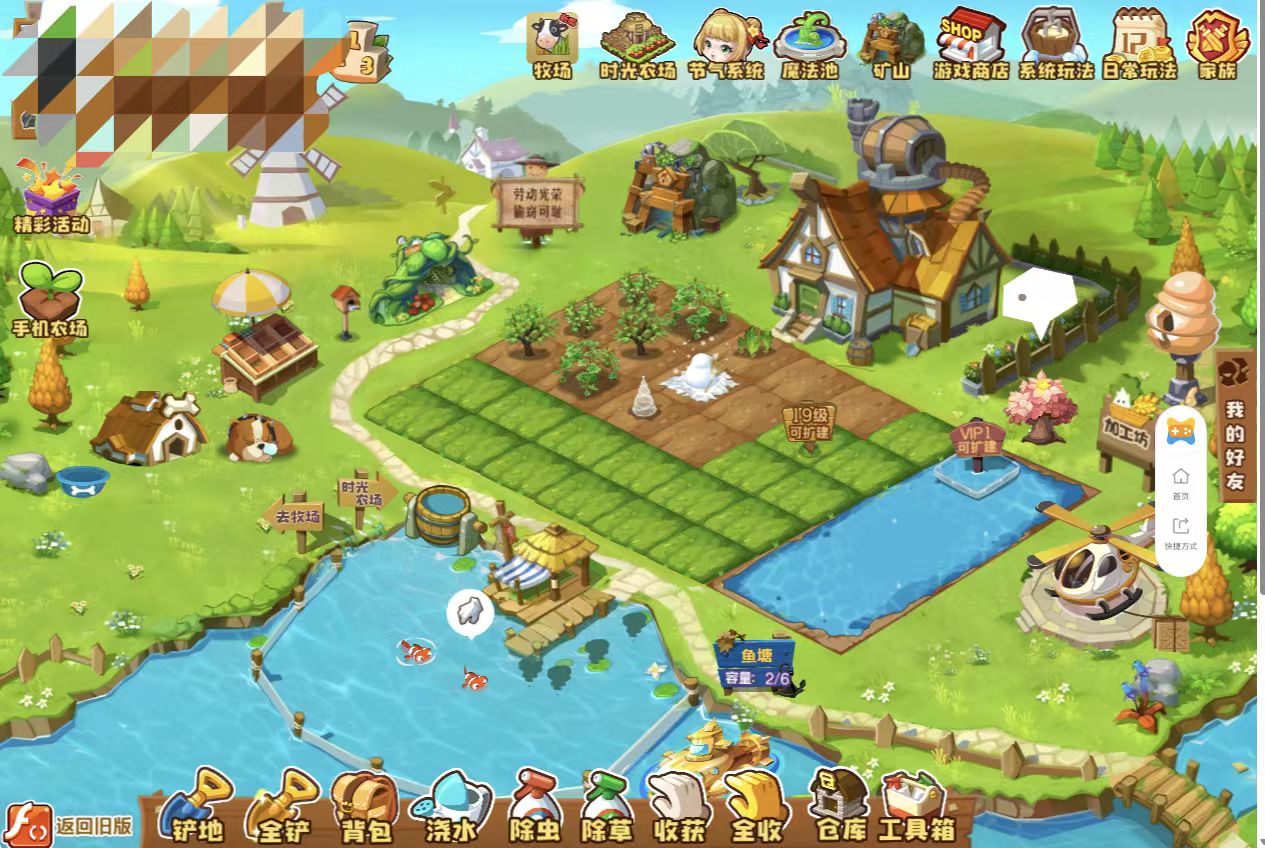Expand the 我的好友 friends panel
Image resolution: width=1265 pixels, height=848 pixels.
pyautogui.click(x=1236, y=425)
